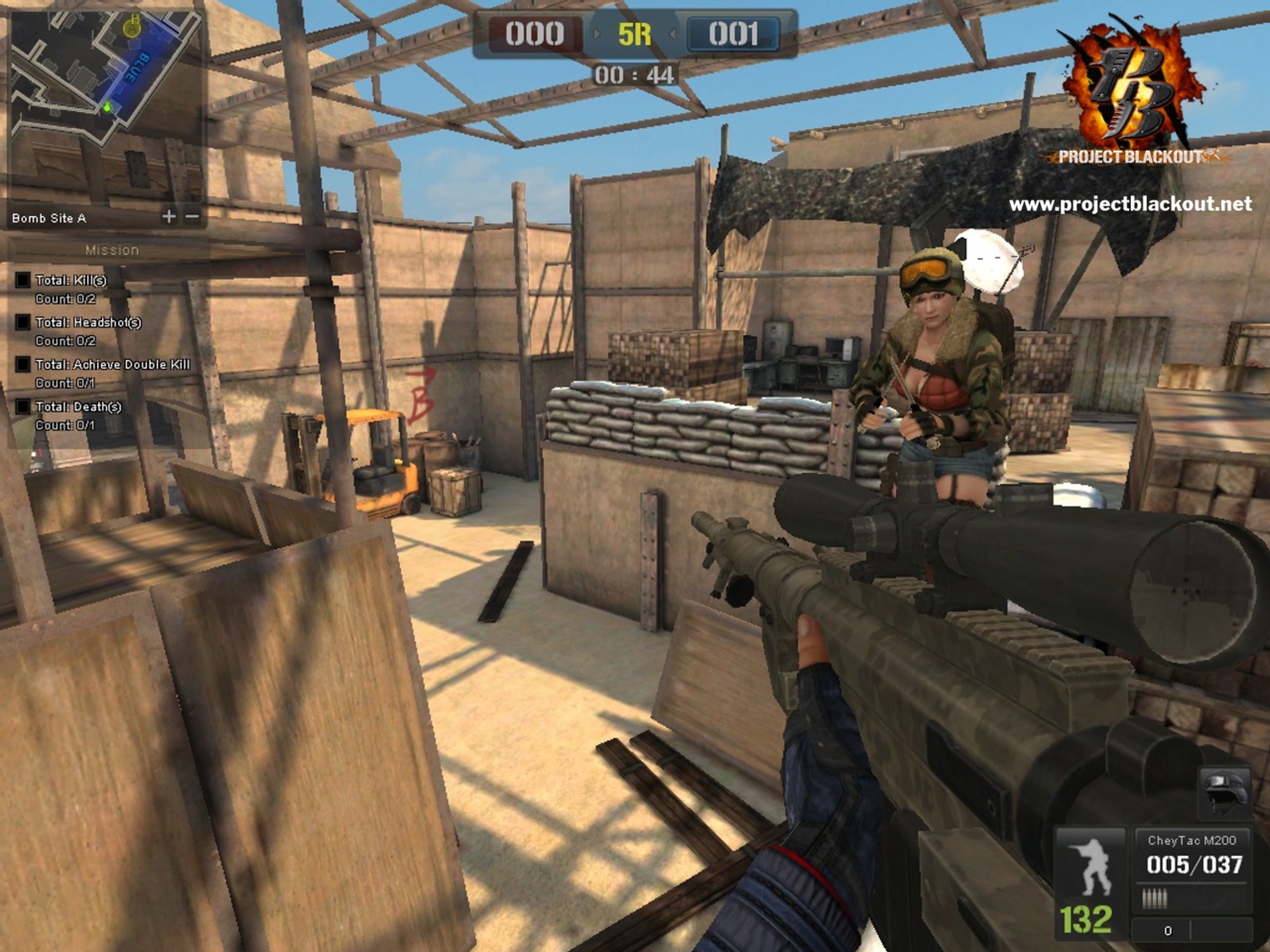Select the Bomb Site A label
Screen dimensions: 1270x952
[50, 218]
